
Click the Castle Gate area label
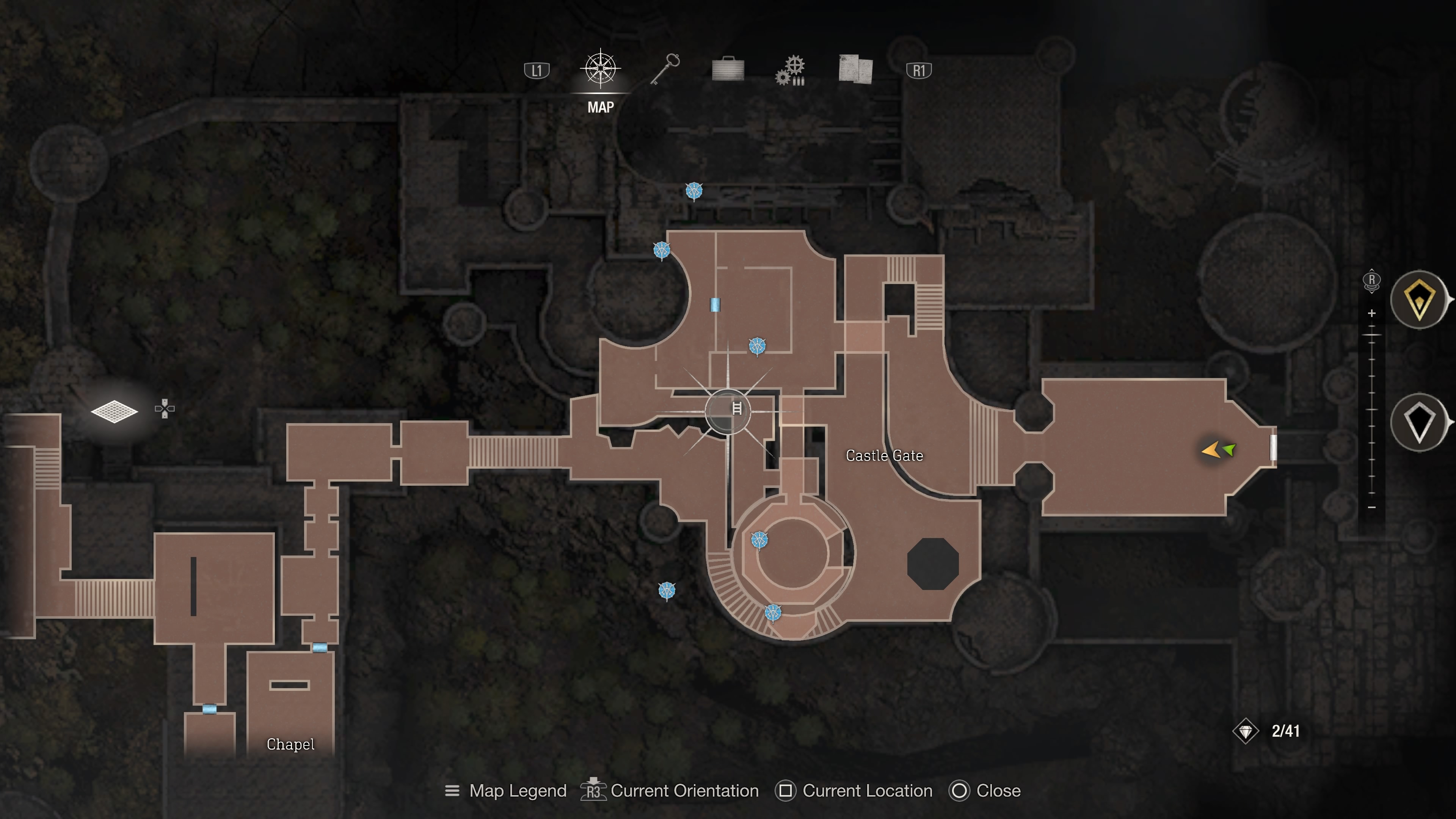(884, 455)
